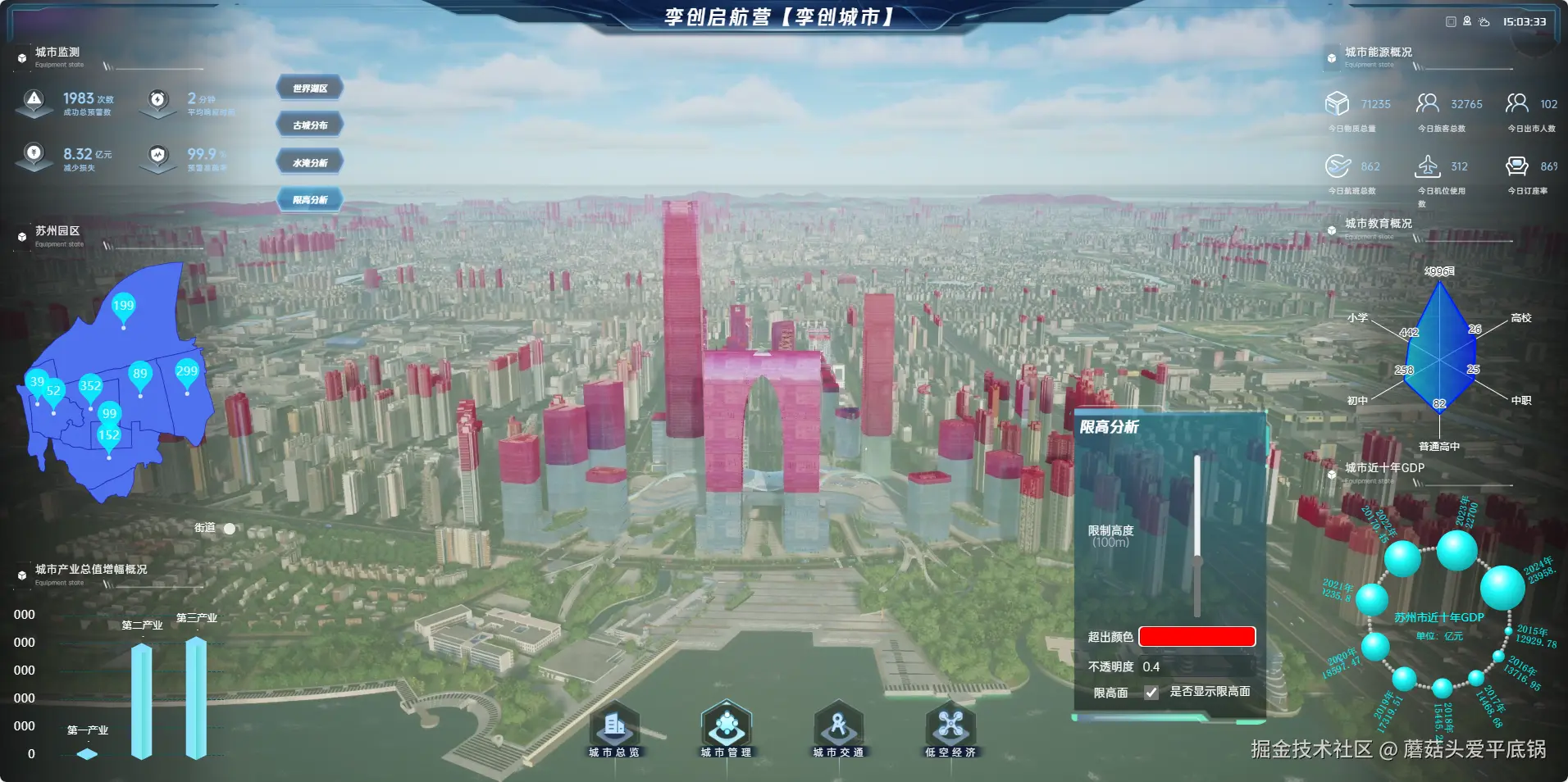The width and height of the screenshot is (1568, 782).
Task: Click the square fullscreen icon in top bar
Action: [x=1451, y=22]
